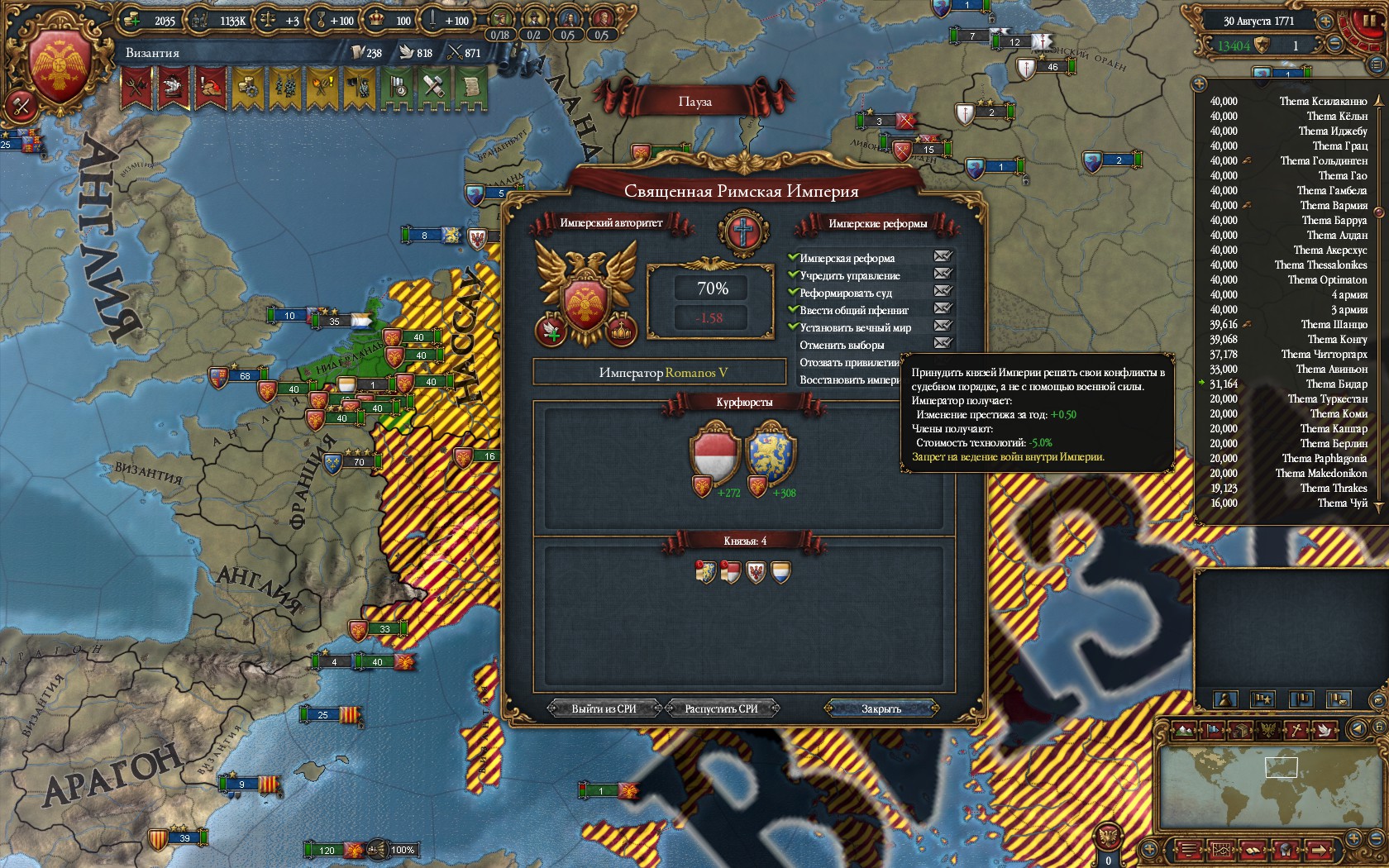Select the red-and-white elector shield
The width and height of the screenshot is (1389, 868).
(714, 453)
